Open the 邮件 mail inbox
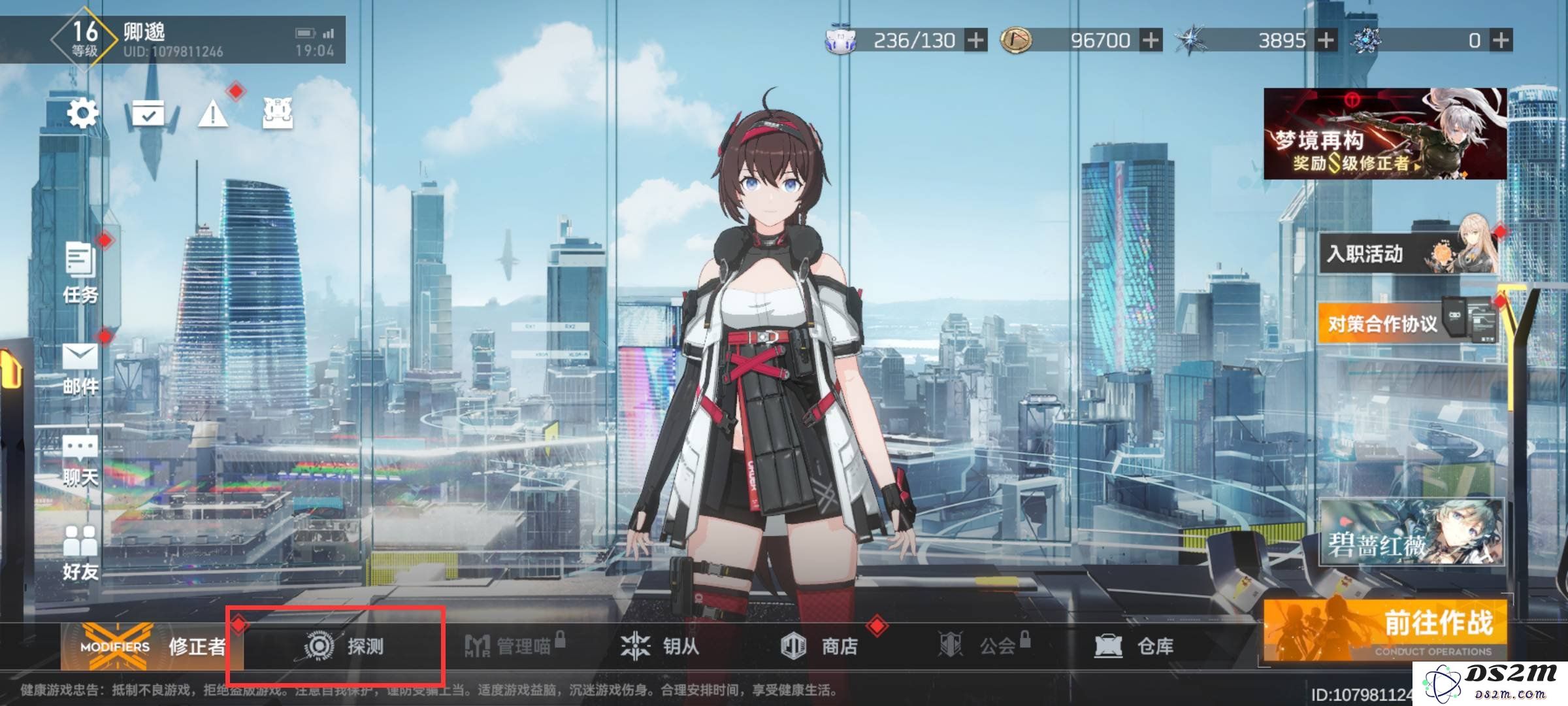This screenshot has width=1568, height=706. click(x=80, y=368)
